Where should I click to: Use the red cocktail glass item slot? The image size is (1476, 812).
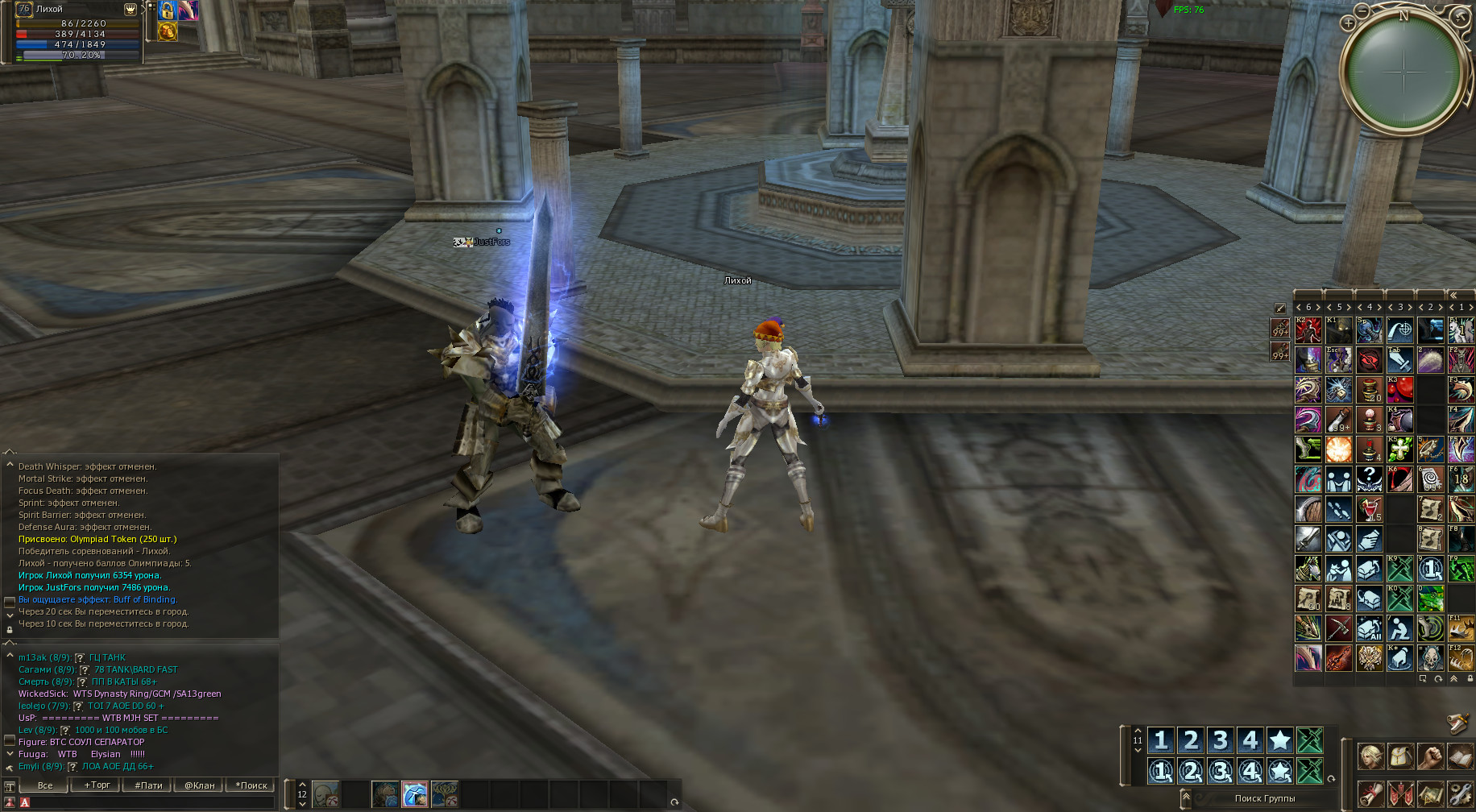tap(1369, 509)
